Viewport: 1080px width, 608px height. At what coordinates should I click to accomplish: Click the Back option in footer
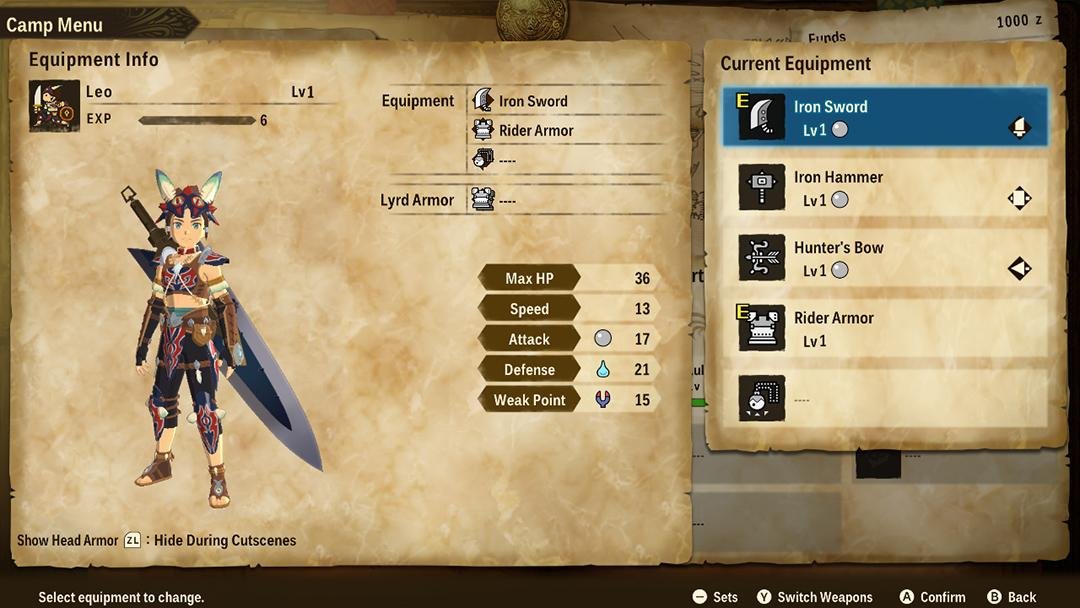click(x=1011, y=597)
